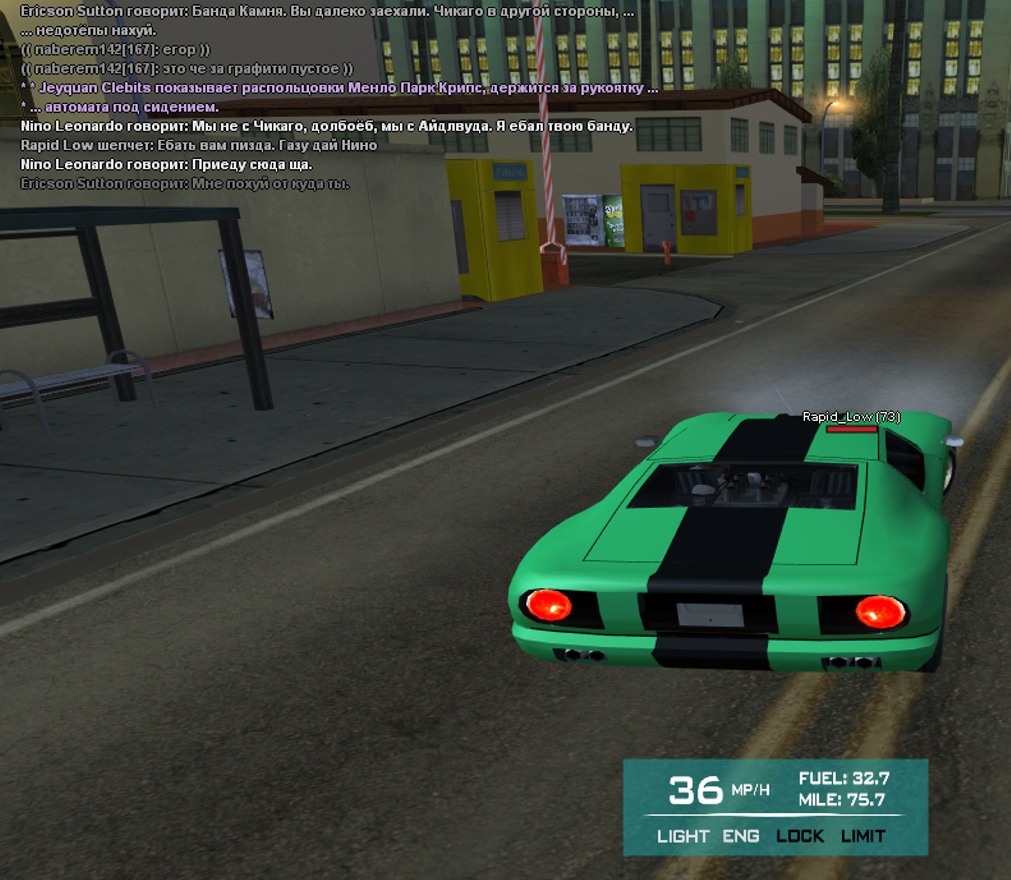The height and width of the screenshot is (880, 1011).
Task: Toggle the LIGHT indicator on the speedometer
Action: (683, 836)
